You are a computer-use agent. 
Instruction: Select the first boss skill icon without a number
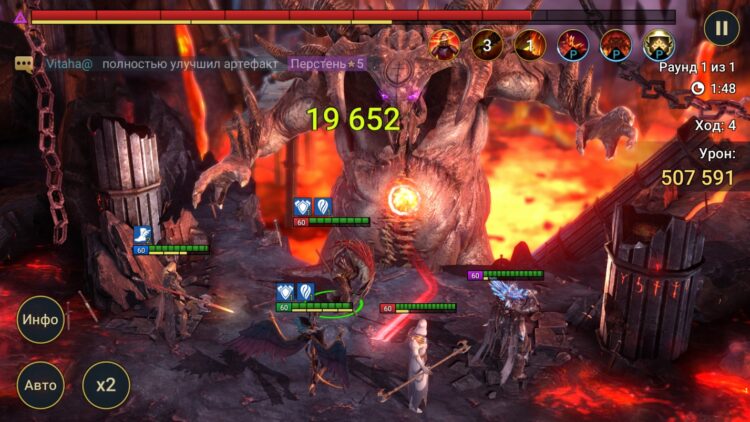(444, 45)
